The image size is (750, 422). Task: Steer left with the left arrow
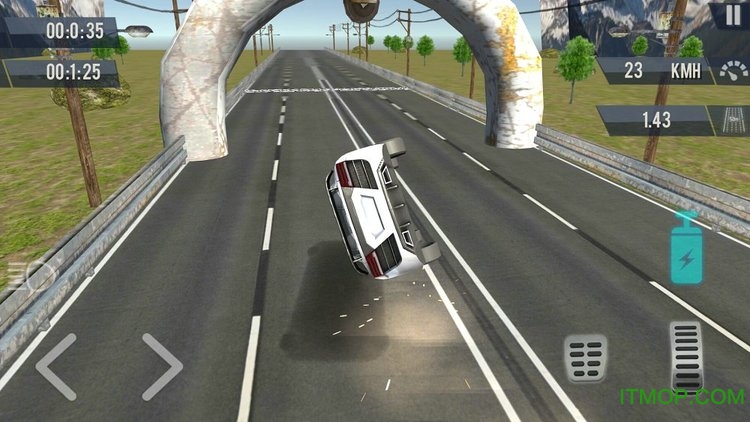57,366
